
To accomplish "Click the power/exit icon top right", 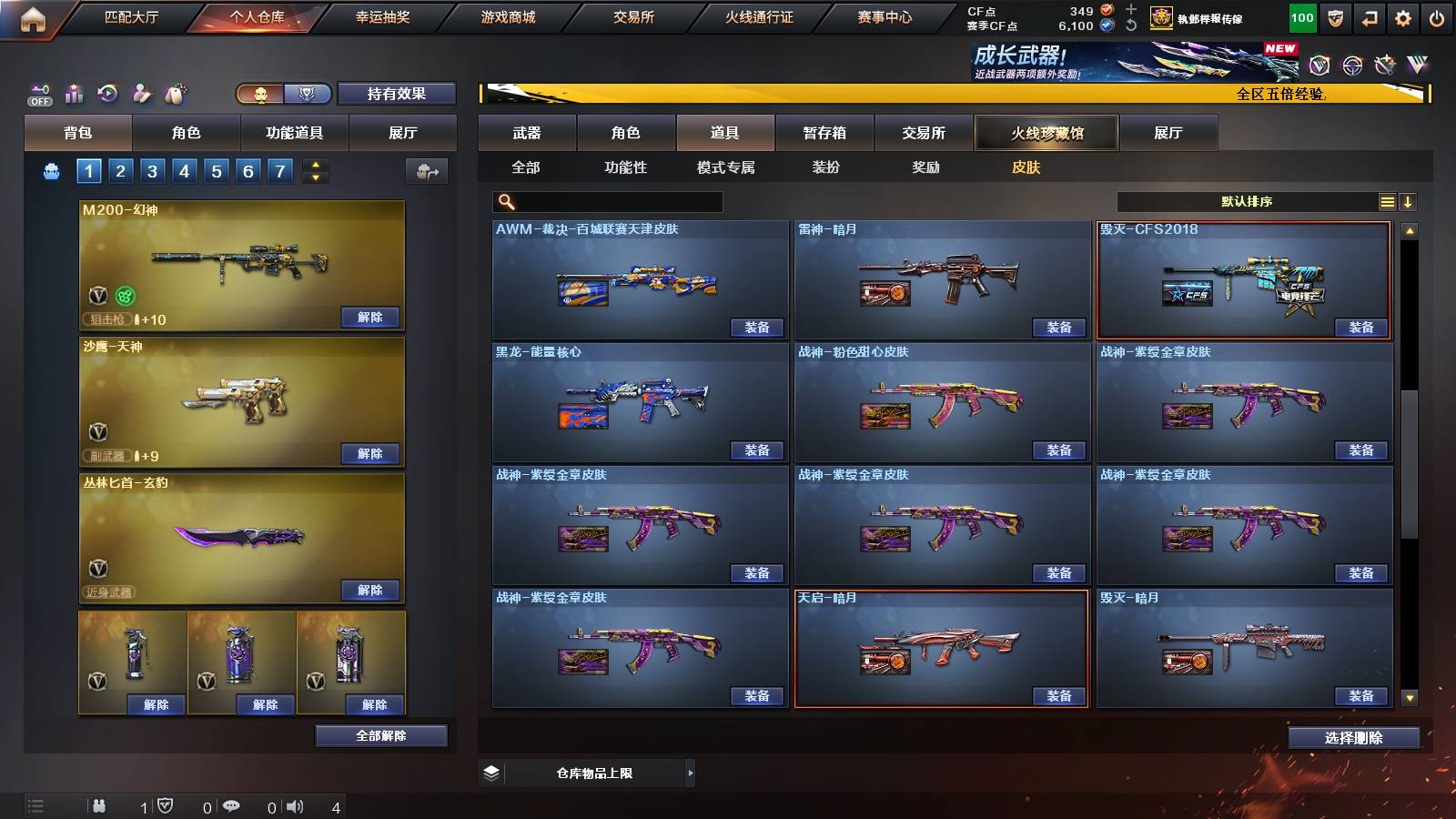I will coord(1436,17).
